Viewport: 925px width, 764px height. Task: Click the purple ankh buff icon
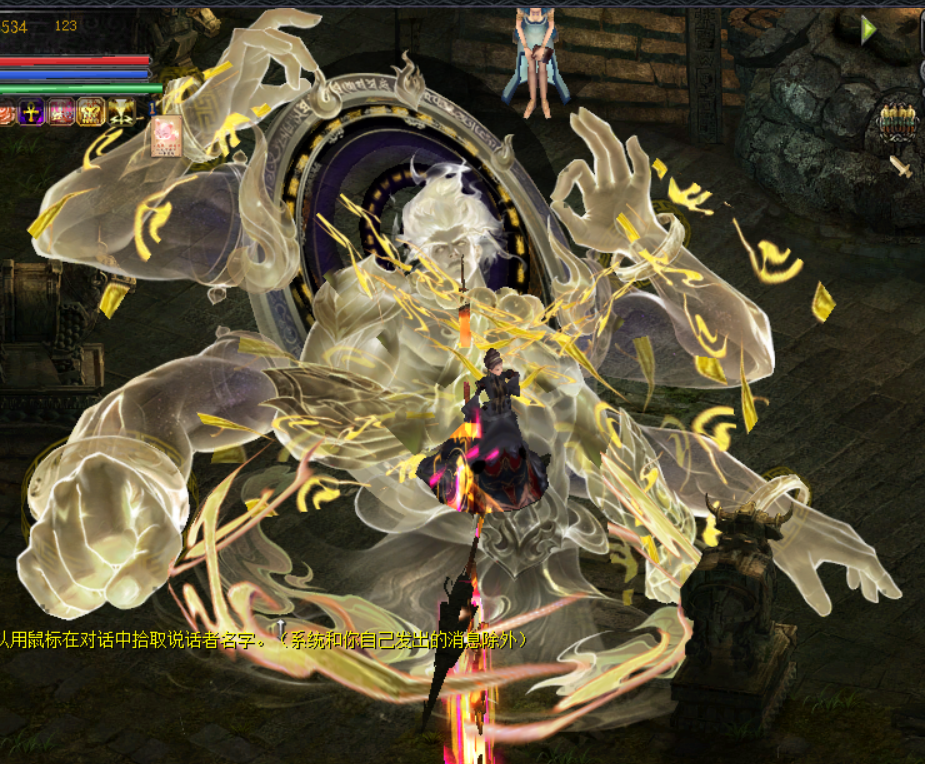click(32, 112)
